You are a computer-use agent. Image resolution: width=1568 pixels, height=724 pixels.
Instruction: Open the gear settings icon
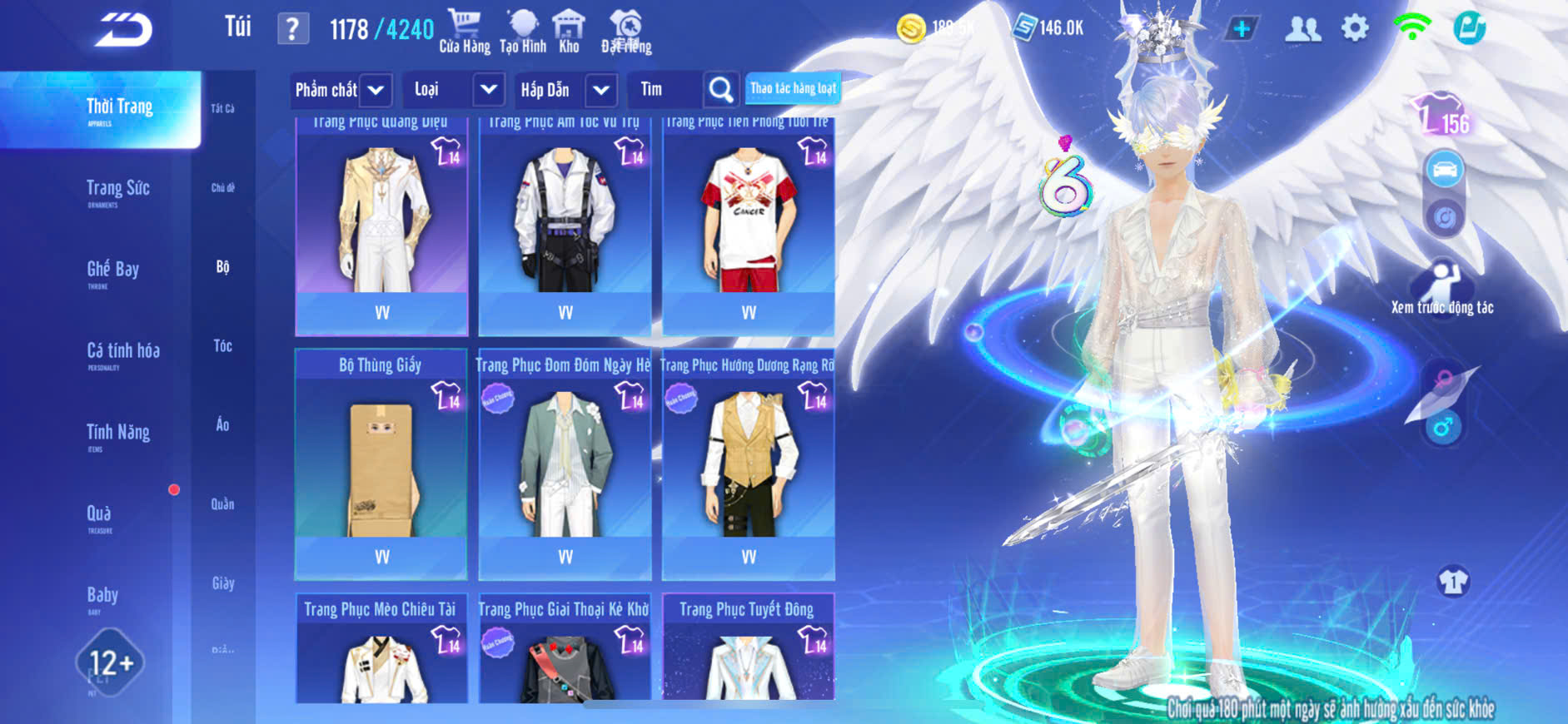coord(1355,28)
